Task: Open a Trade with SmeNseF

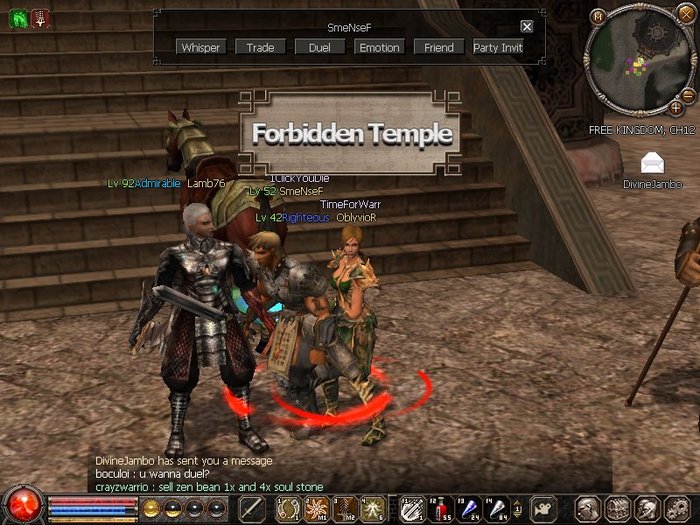Action: click(260, 47)
